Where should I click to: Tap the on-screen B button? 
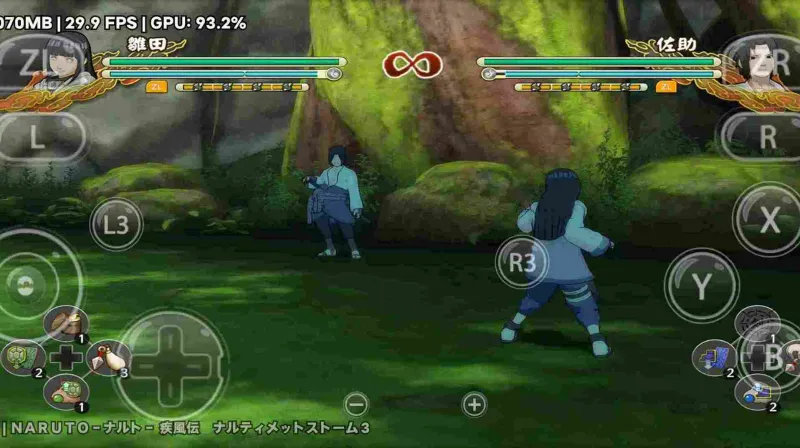[772, 357]
